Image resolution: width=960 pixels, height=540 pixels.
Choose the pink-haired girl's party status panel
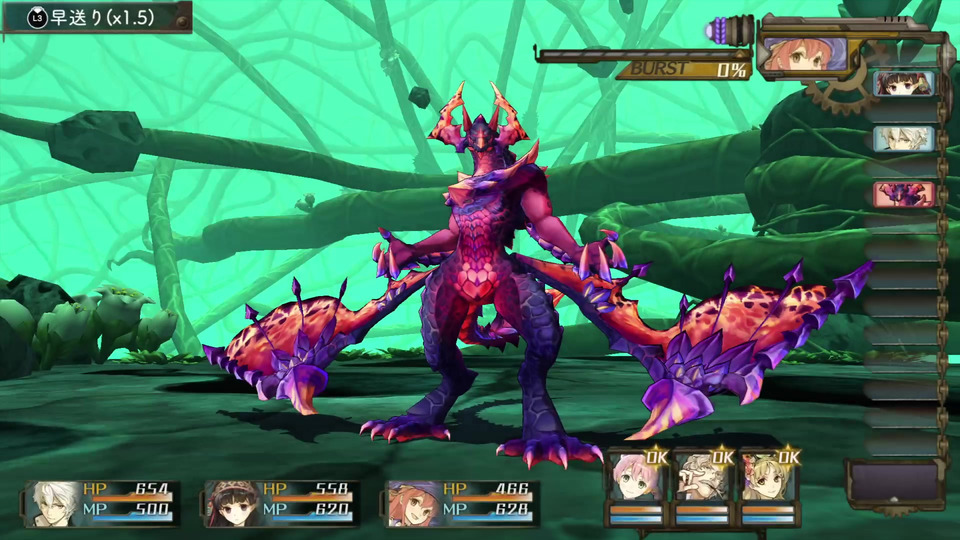463,503
